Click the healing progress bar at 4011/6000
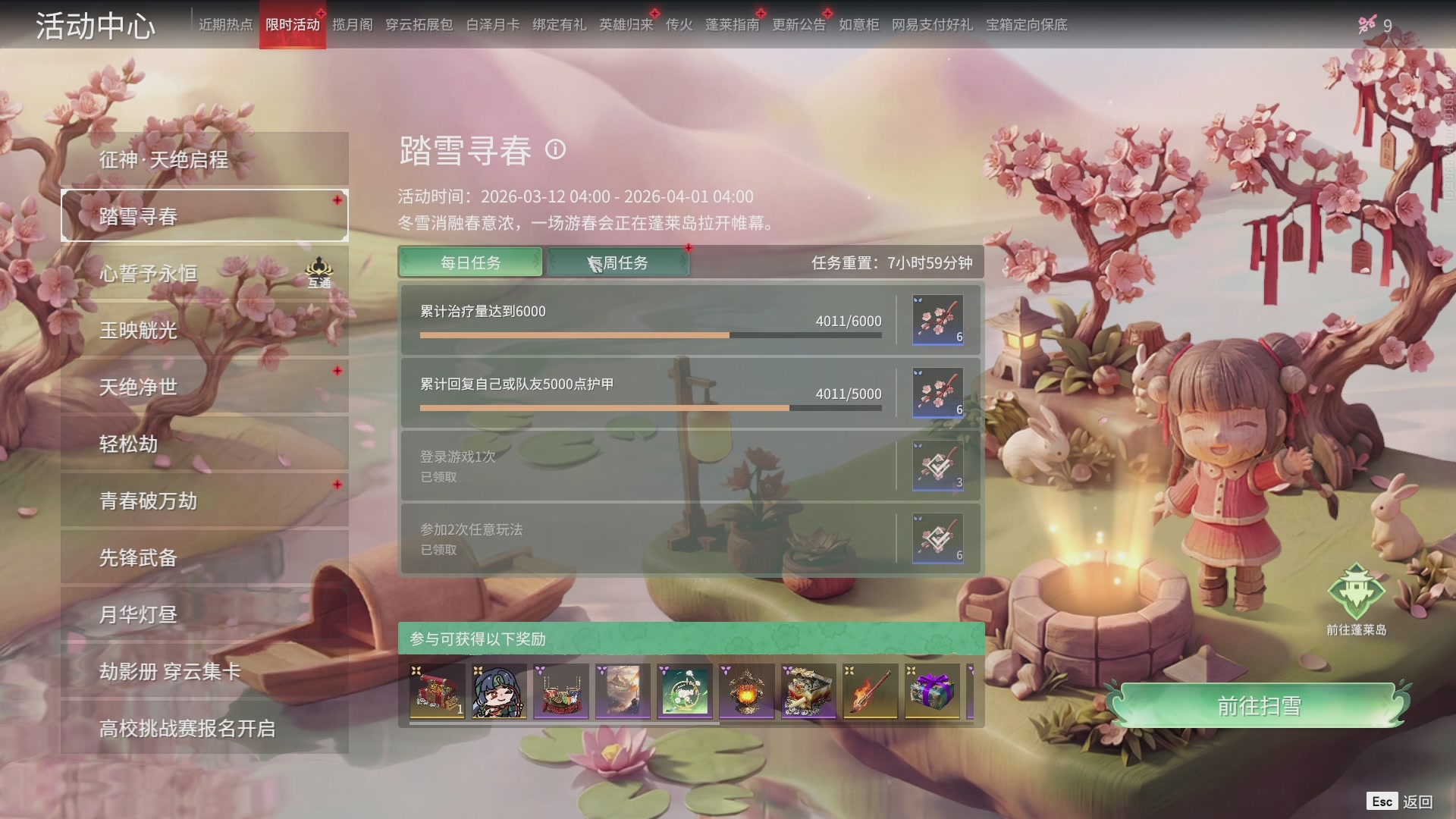 [651, 334]
